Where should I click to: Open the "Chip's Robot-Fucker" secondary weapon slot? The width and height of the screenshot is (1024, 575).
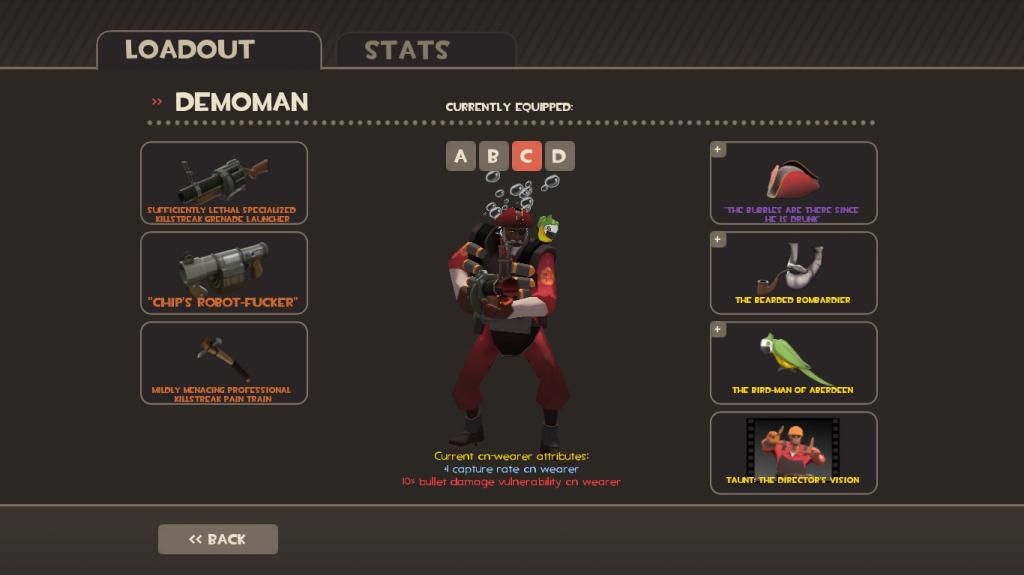click(224, 273)
